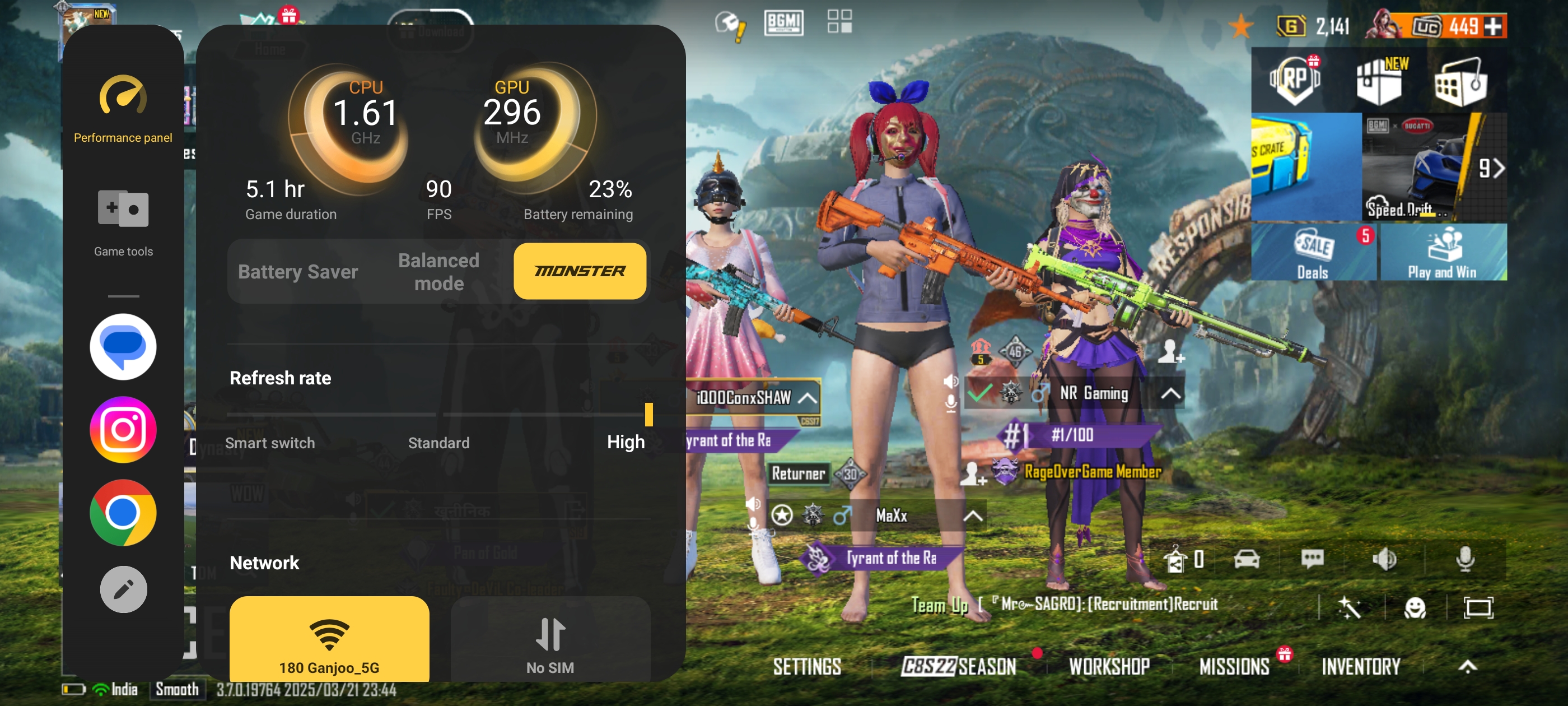Screen dimensions: 1568x706
Task: Open the Inventory
Action: (x=1360, y=666)
